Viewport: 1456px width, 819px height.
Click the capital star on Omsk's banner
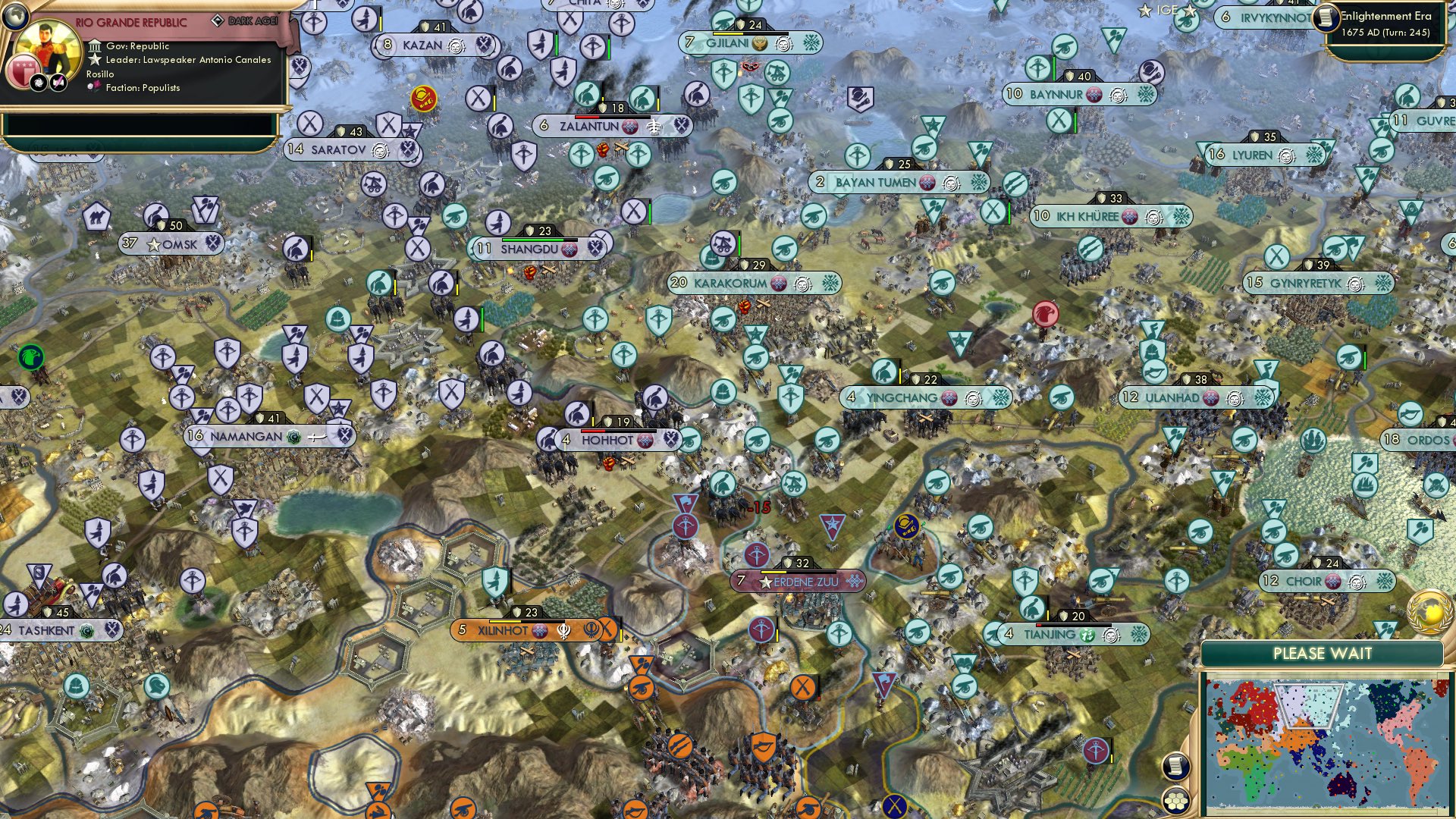[154, 244]
